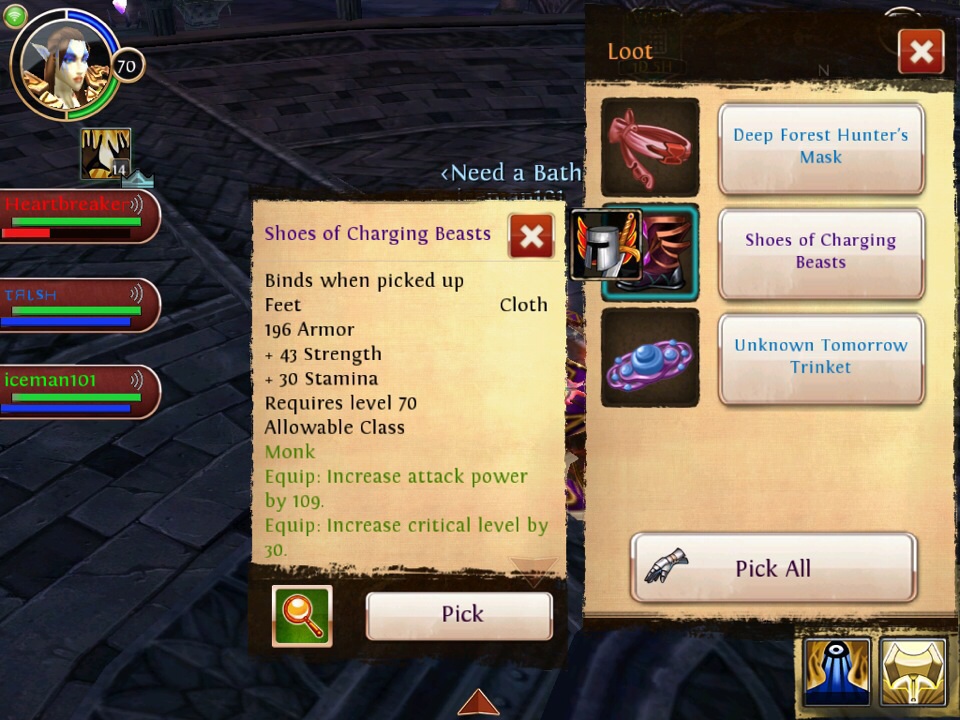This screenshot has height=720, width=960.
Task: Loot everything with Pick All
Action: (x=773, y=568)
